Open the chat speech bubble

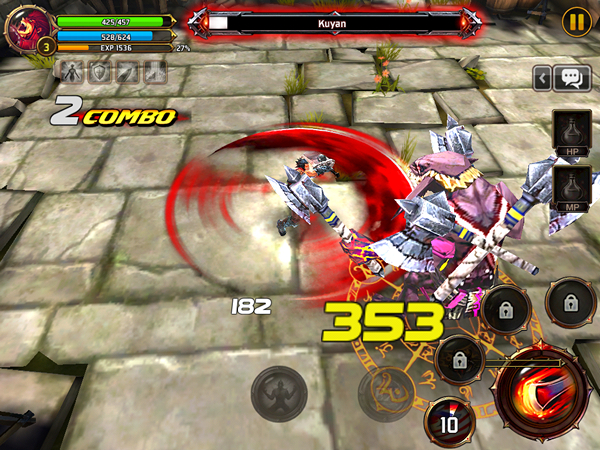[573, 77]
